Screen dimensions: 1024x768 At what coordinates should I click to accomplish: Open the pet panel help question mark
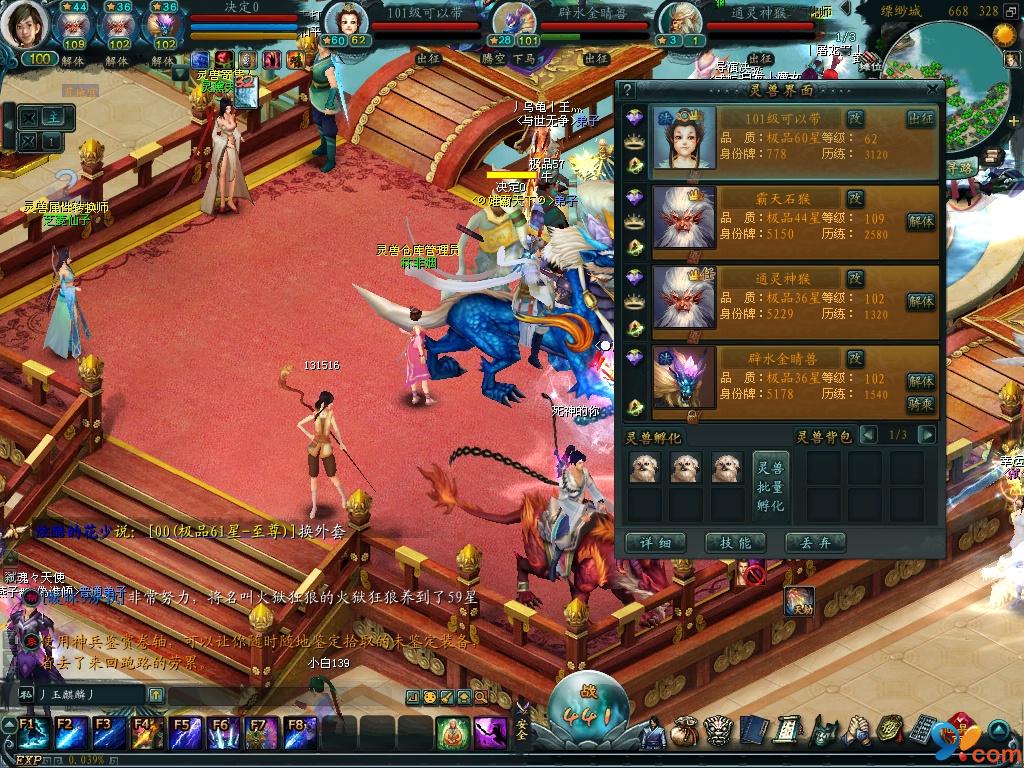tap(628, 90)
